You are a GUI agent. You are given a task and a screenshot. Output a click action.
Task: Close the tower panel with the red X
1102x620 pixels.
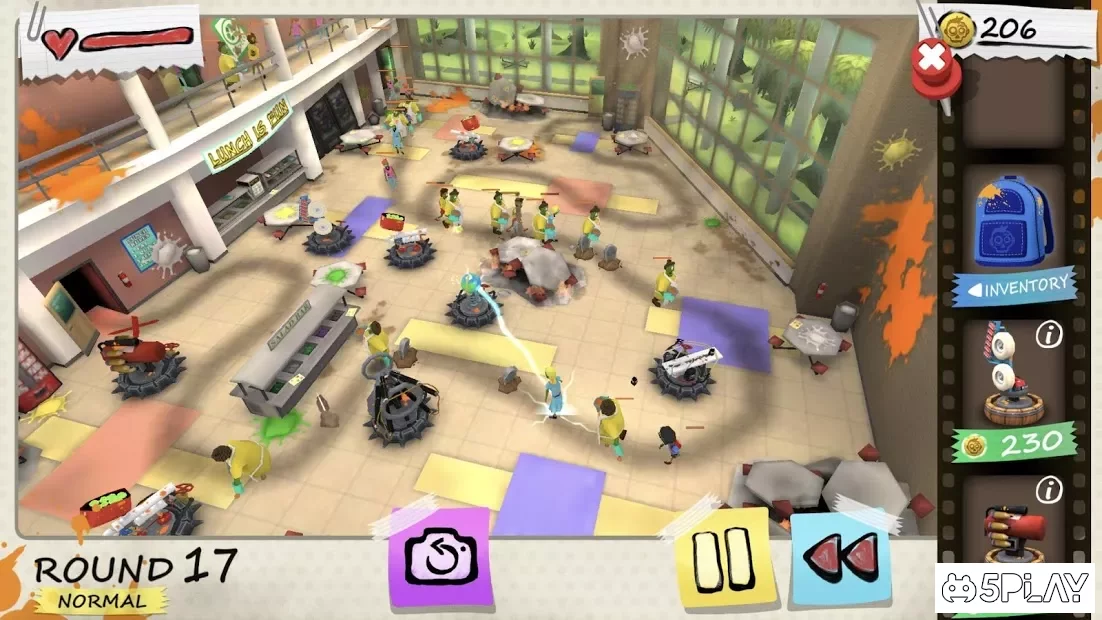(x=934, y=59)
